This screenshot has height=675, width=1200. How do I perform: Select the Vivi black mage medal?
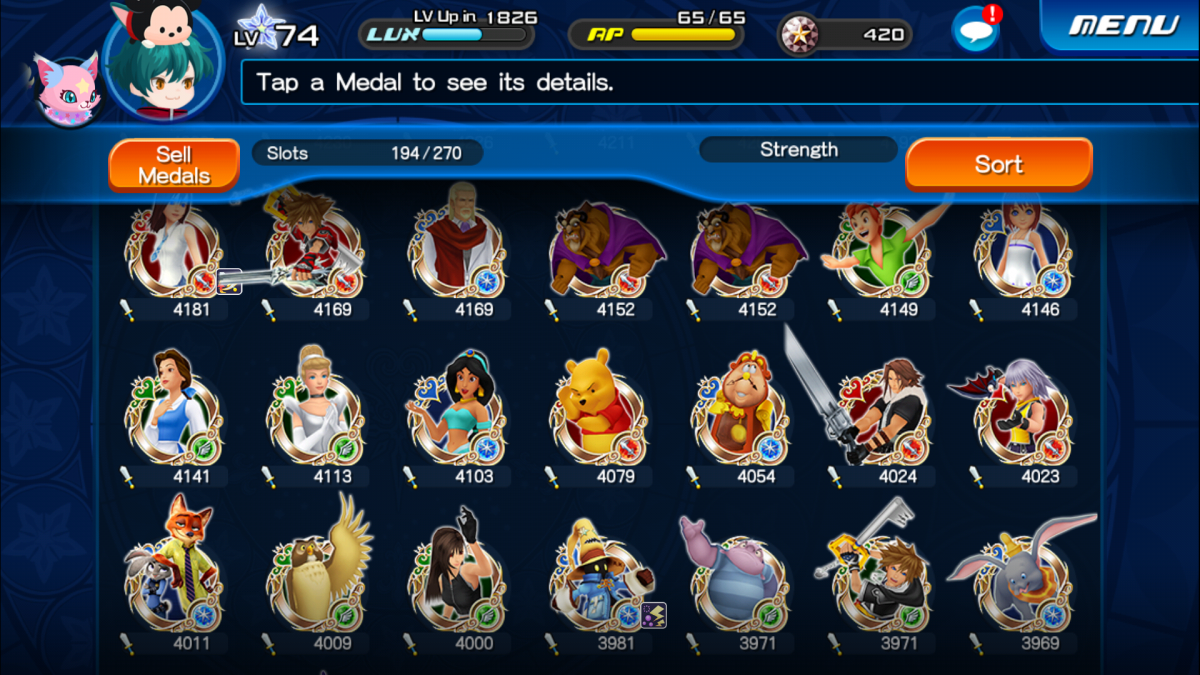(x=596, y=580)
